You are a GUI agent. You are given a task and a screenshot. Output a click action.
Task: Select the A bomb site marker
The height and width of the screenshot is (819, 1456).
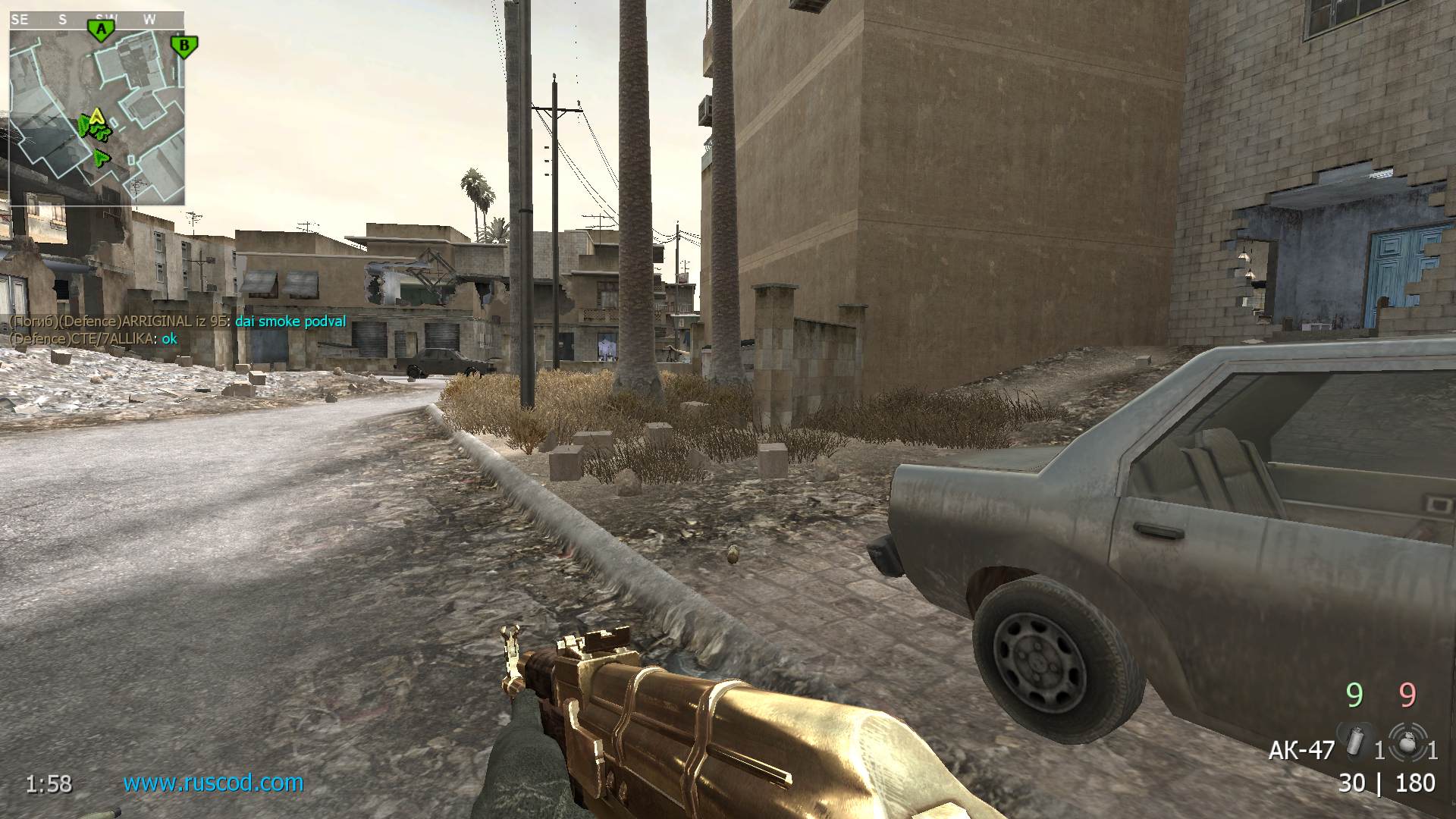101,30
